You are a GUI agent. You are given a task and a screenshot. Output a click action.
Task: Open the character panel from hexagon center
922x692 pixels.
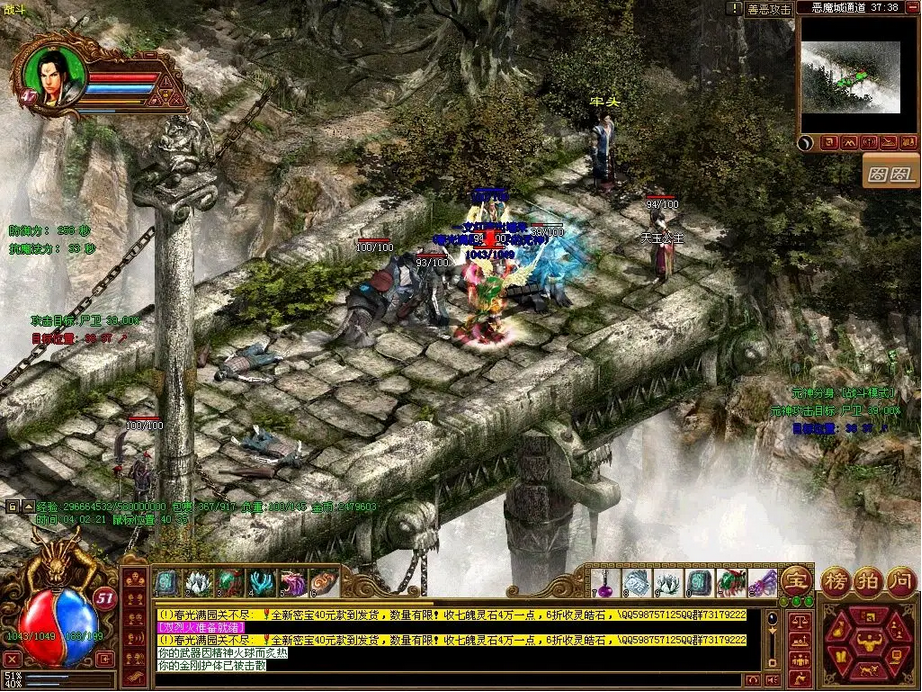[x=867, y=643]
